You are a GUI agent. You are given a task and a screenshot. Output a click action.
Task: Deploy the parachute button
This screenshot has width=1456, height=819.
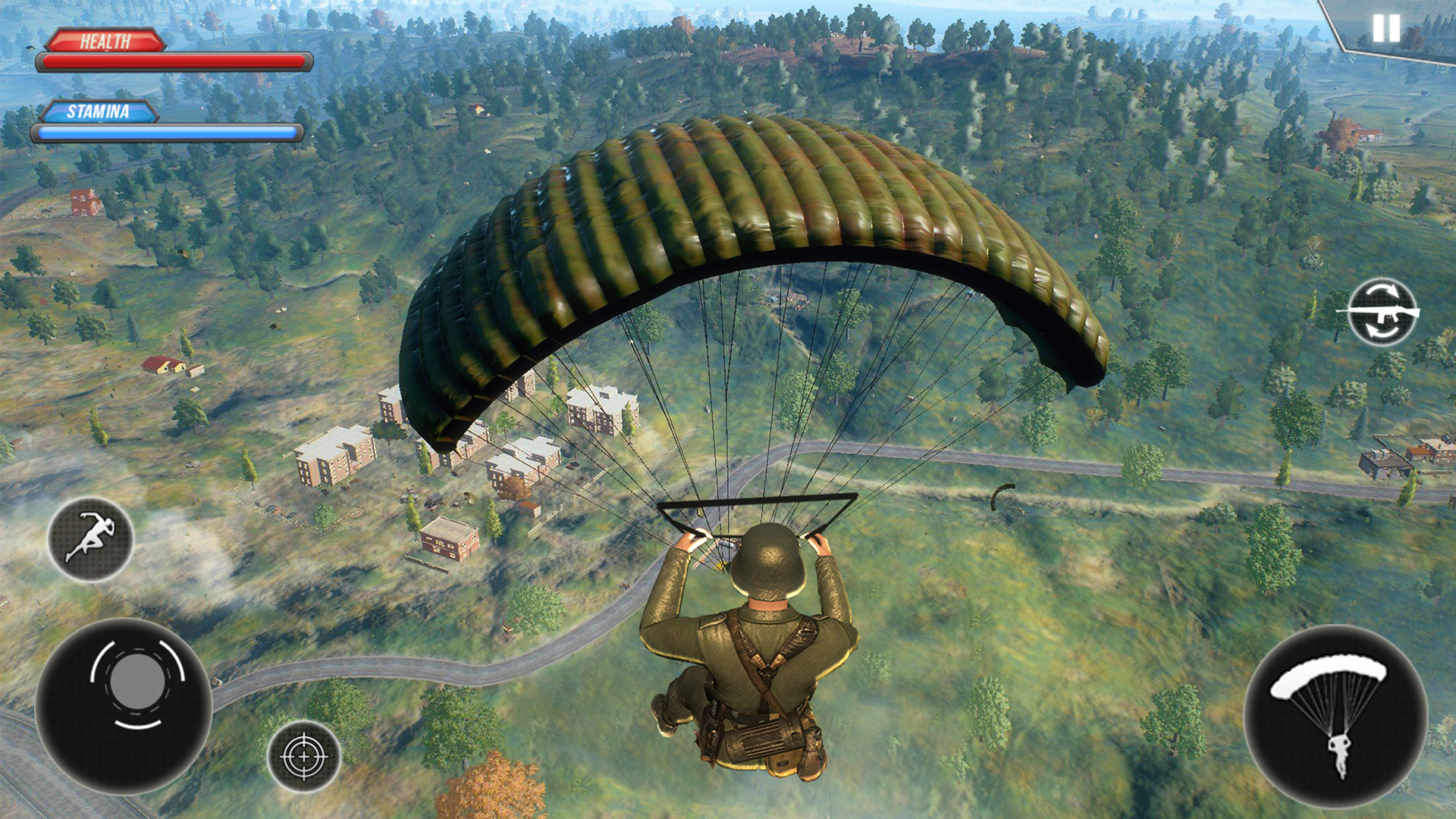pos(1335,715)
